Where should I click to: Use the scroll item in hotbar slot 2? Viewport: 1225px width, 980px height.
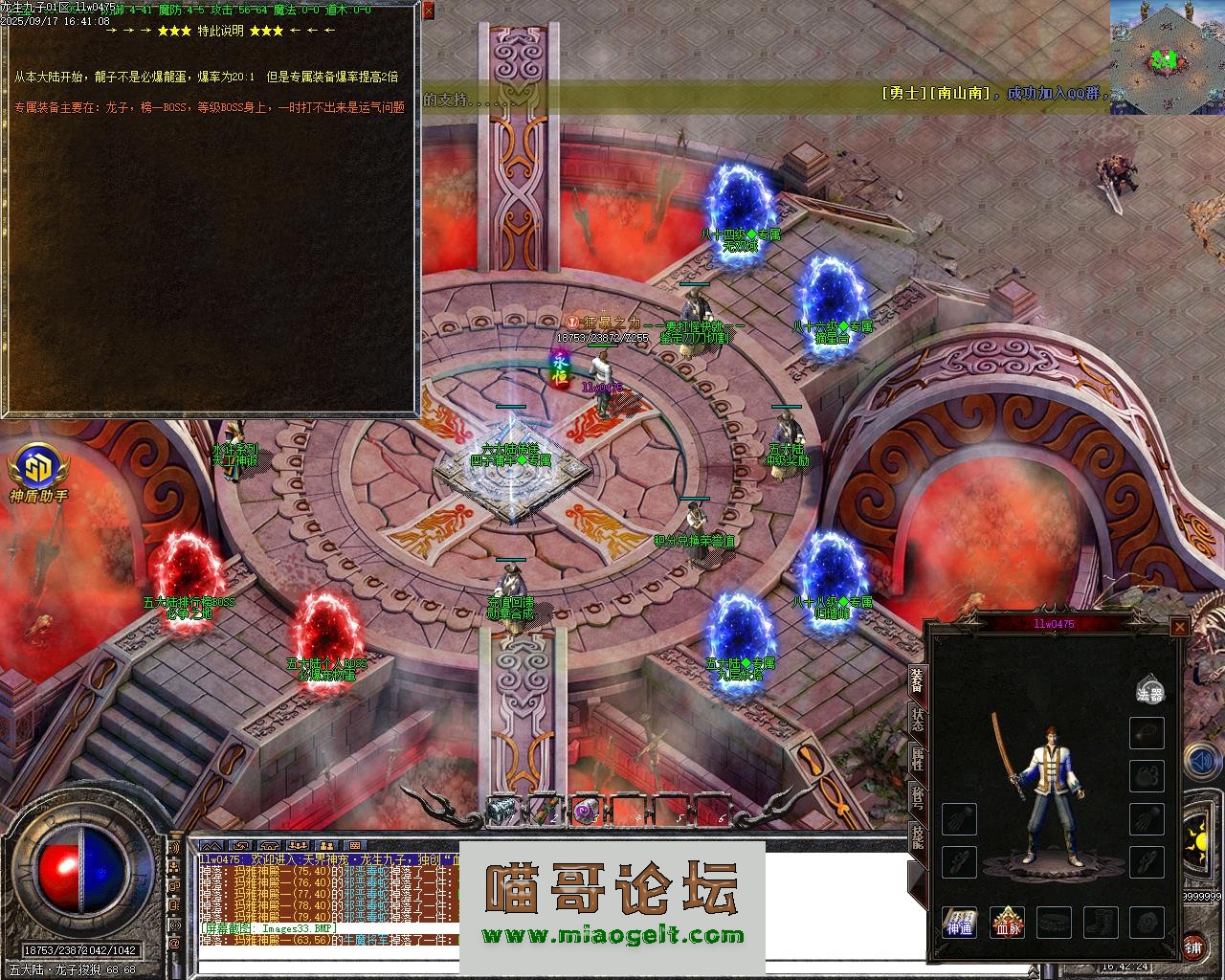pos(544,811)
